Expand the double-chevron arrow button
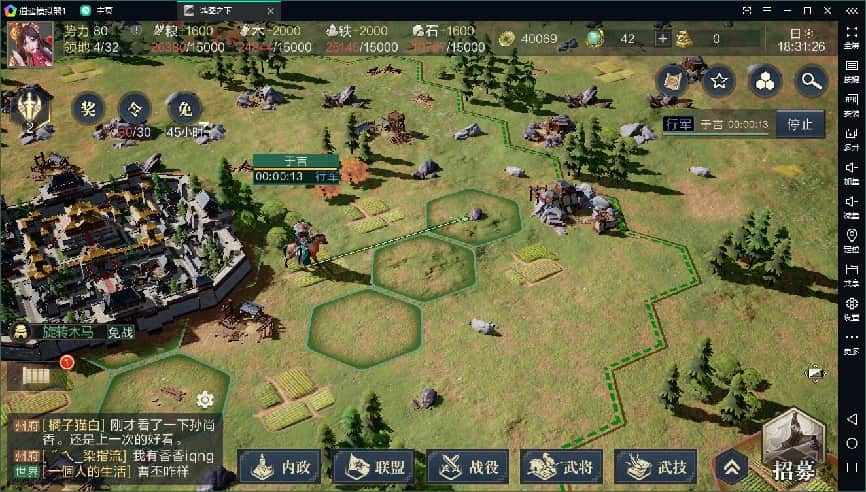Image resolution: width=866 pixels, height=492 pixels. pyautogui.click(x=731, y=466)
